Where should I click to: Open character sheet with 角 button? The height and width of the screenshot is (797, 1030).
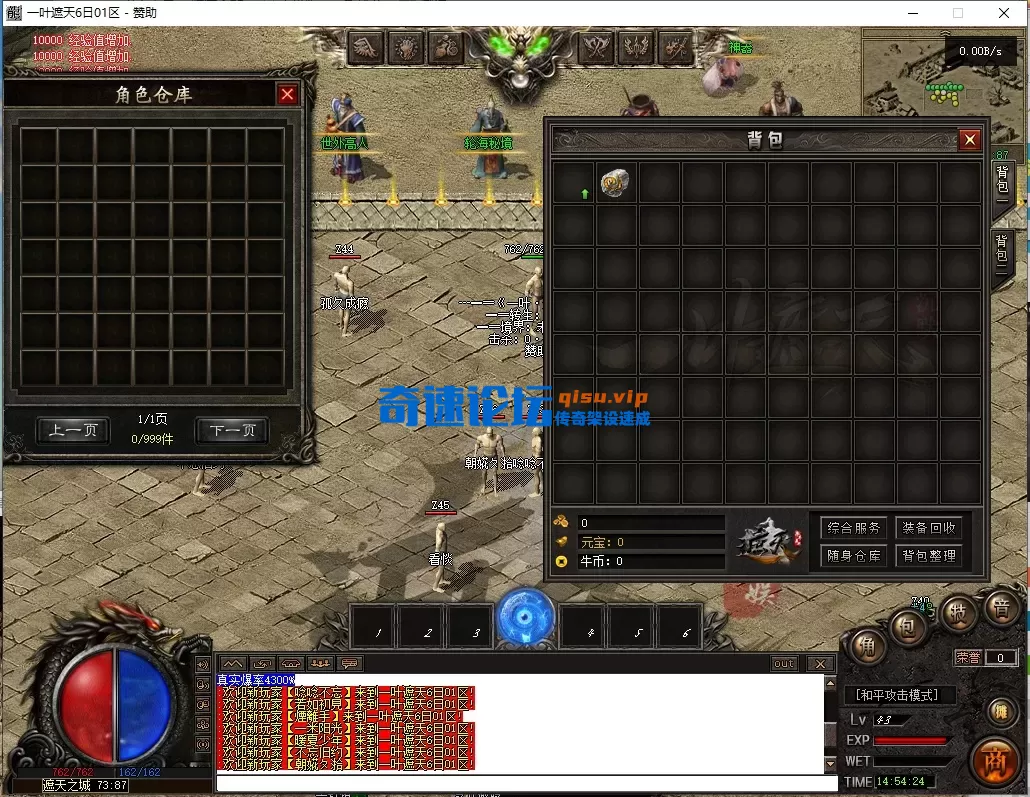(867, 646)
